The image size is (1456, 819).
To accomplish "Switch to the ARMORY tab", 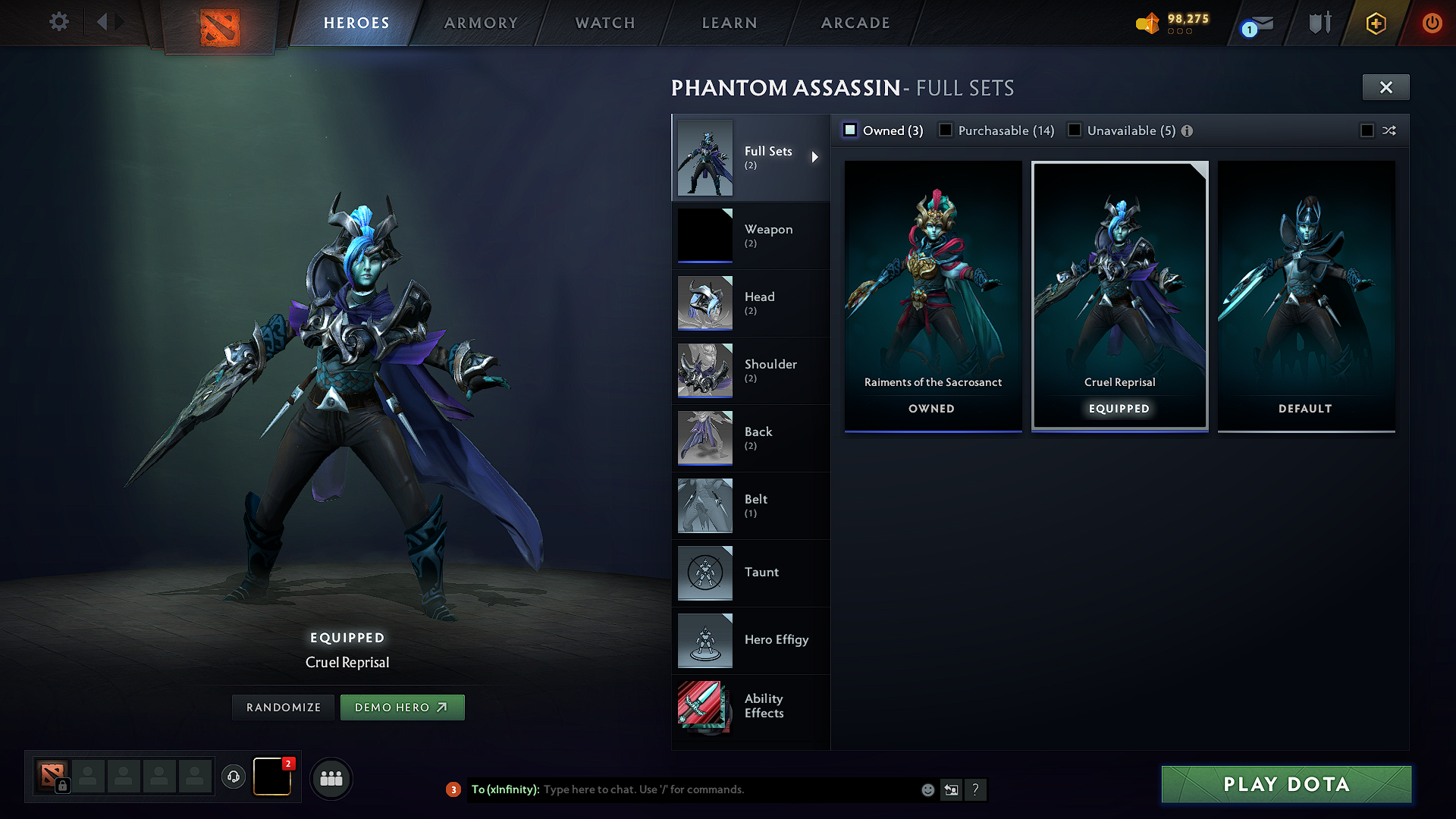I will pyautogui.click(x=481, y=23).
